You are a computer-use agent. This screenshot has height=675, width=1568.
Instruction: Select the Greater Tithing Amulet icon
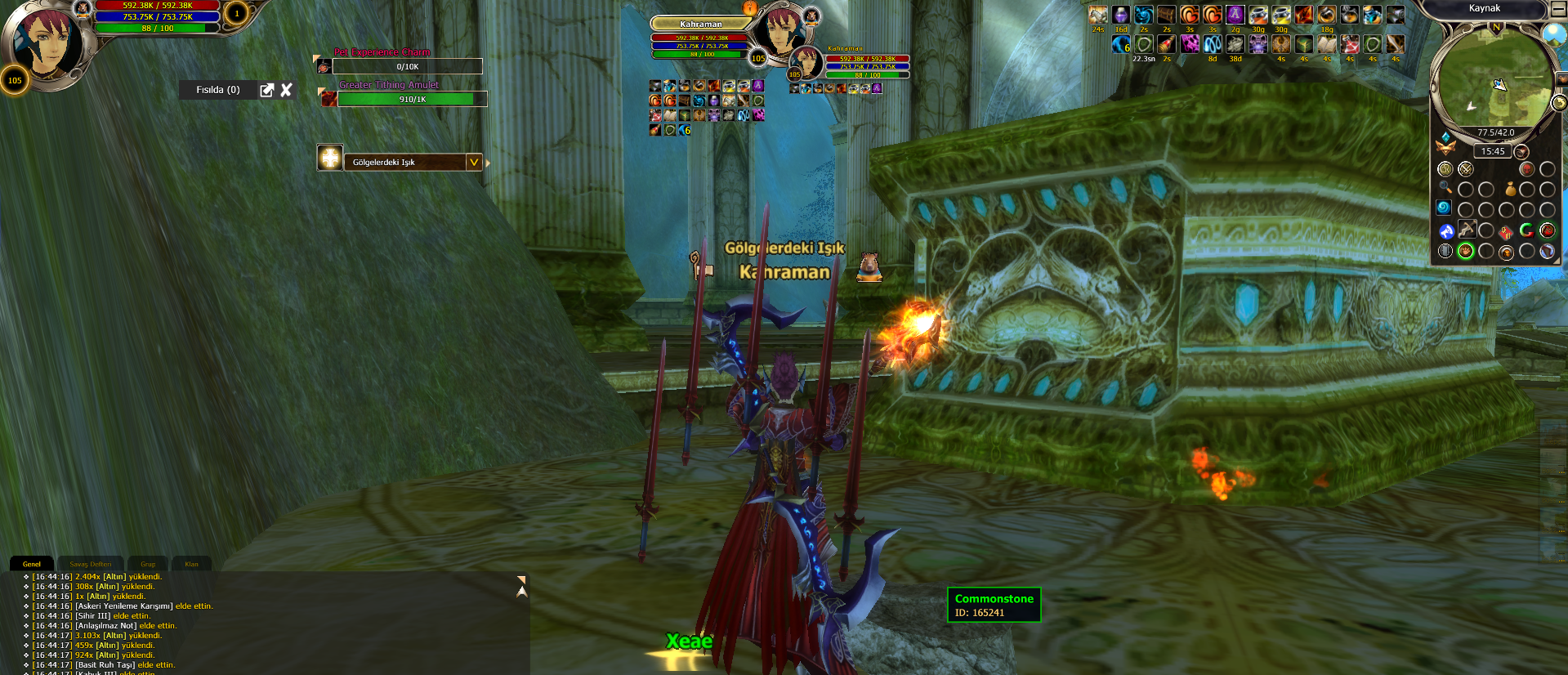coord(328,99)
